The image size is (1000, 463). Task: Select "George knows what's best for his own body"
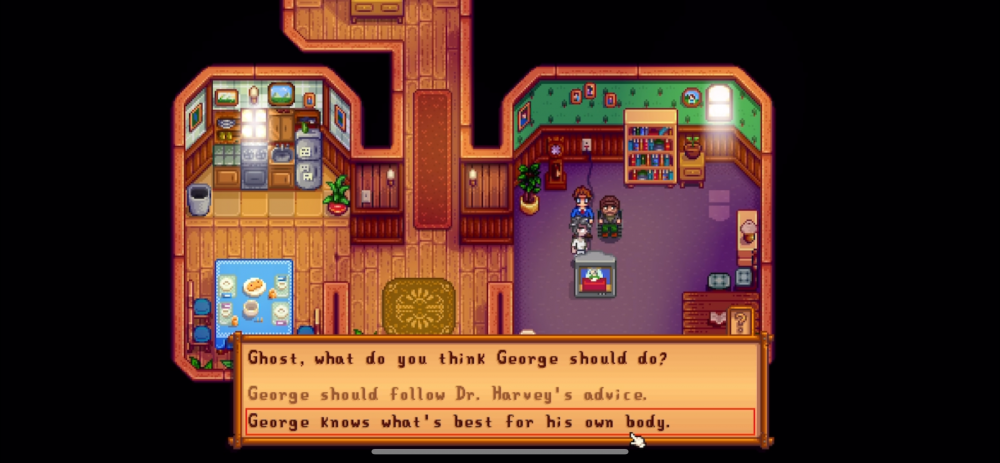[x=458, y=421]
